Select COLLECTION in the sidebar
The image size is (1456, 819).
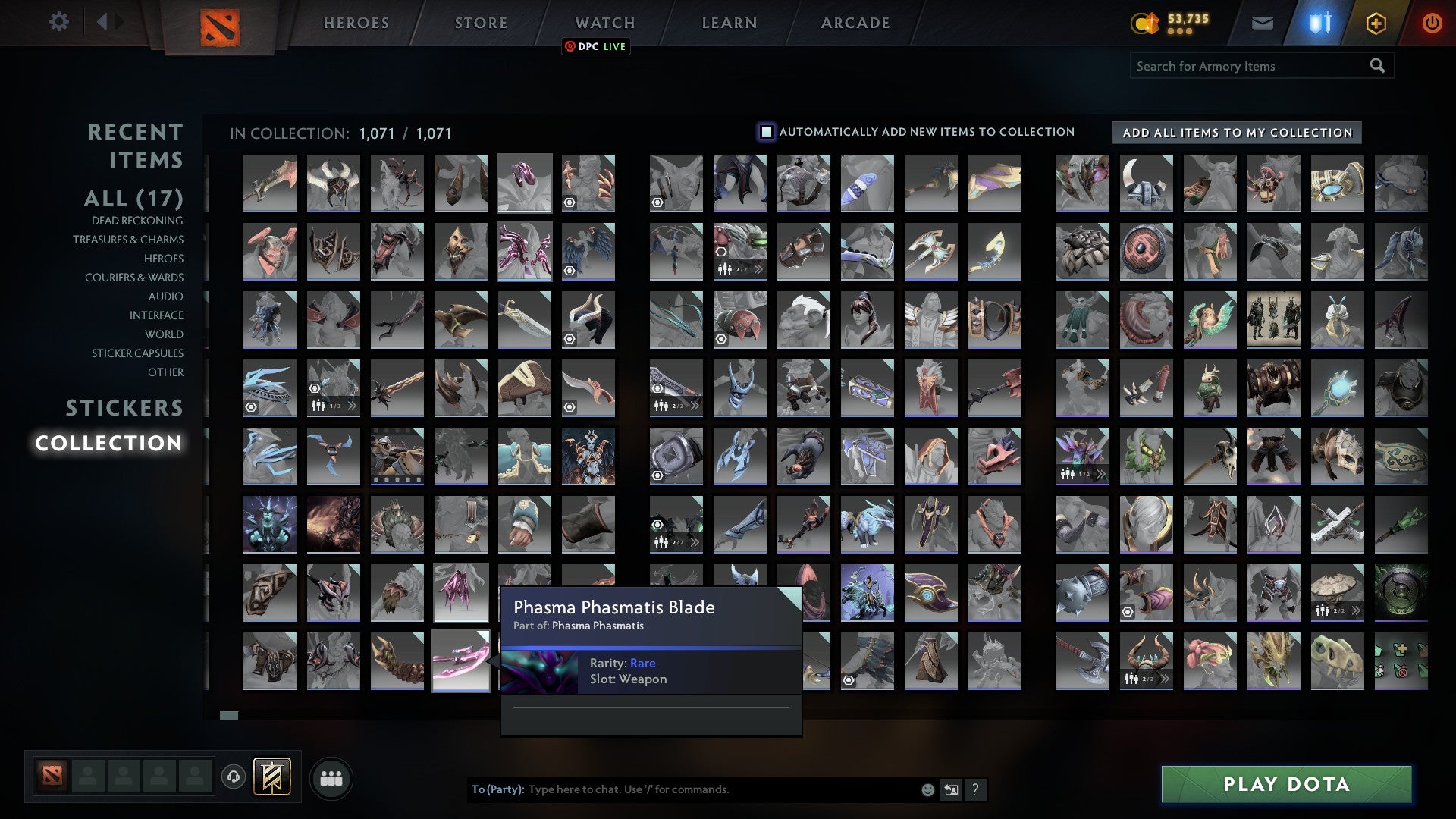tap(110, 444)
